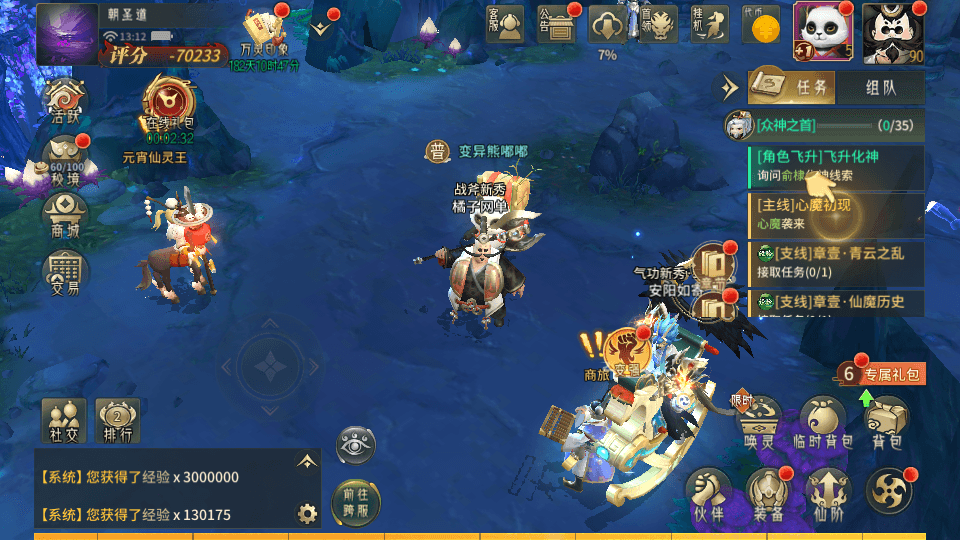The width and height of the screenshot is (960, 540).
Task: Click the 前往跨服 cross-server button
Action: coord(356,498)
